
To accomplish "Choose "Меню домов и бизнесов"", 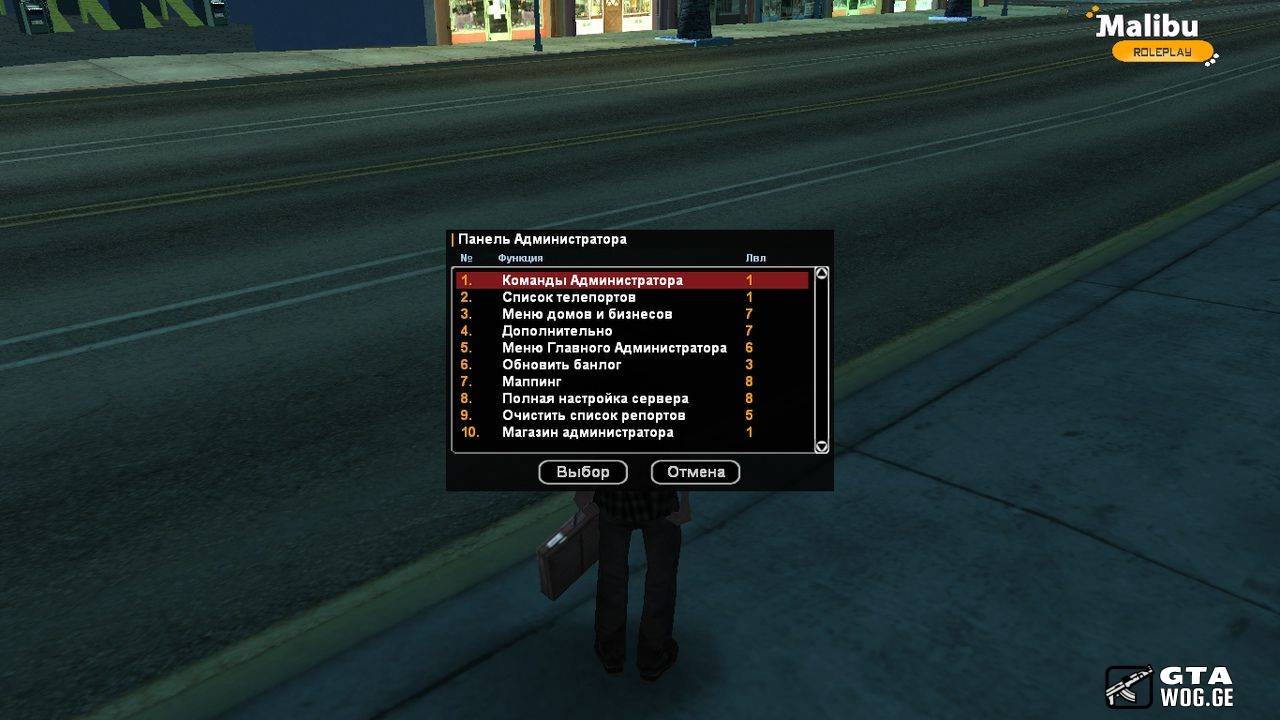I will tap(587, 315).
